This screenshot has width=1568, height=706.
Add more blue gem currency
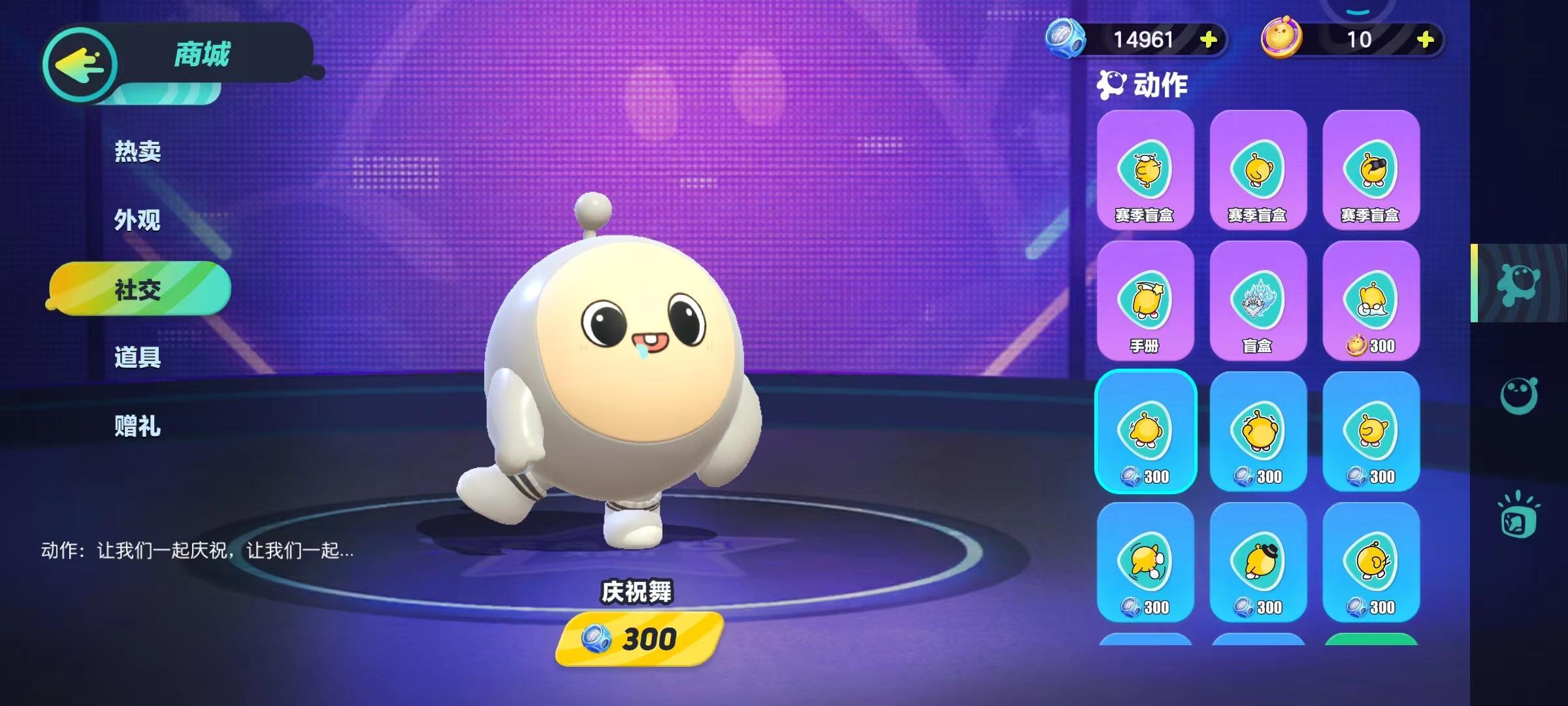coord(1208,40)
